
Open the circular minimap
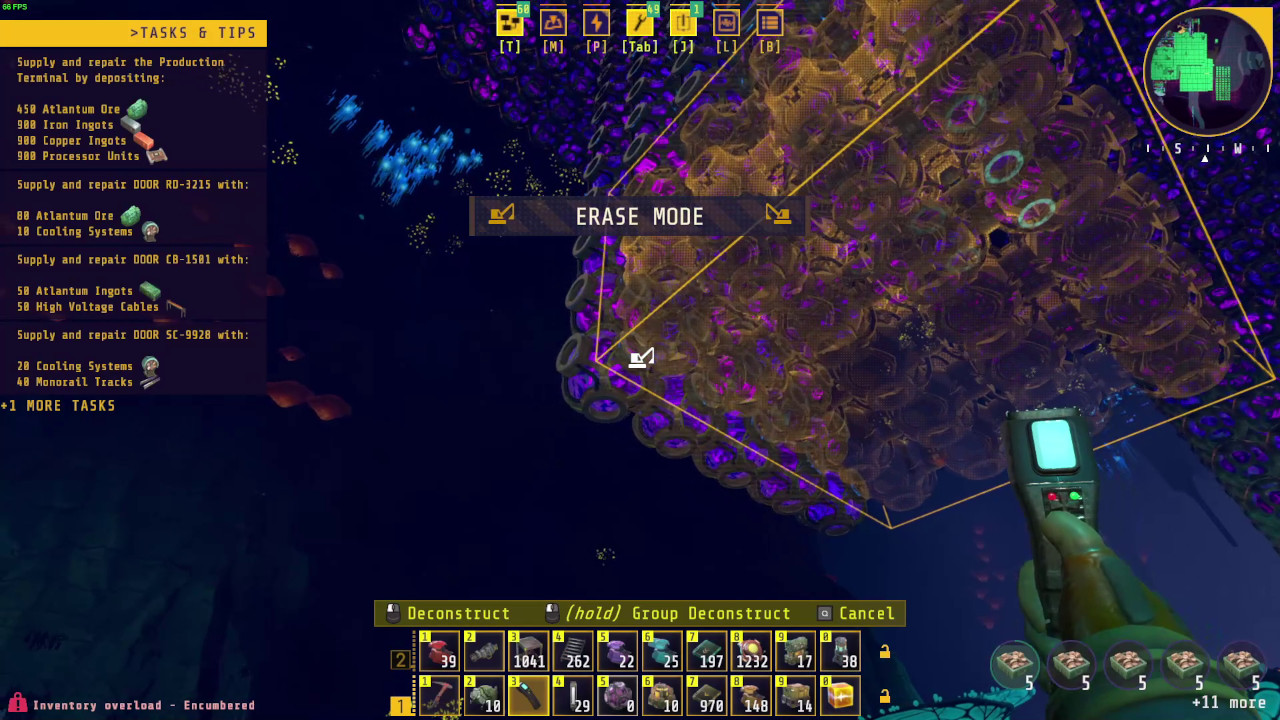[x=1207, y=72]
